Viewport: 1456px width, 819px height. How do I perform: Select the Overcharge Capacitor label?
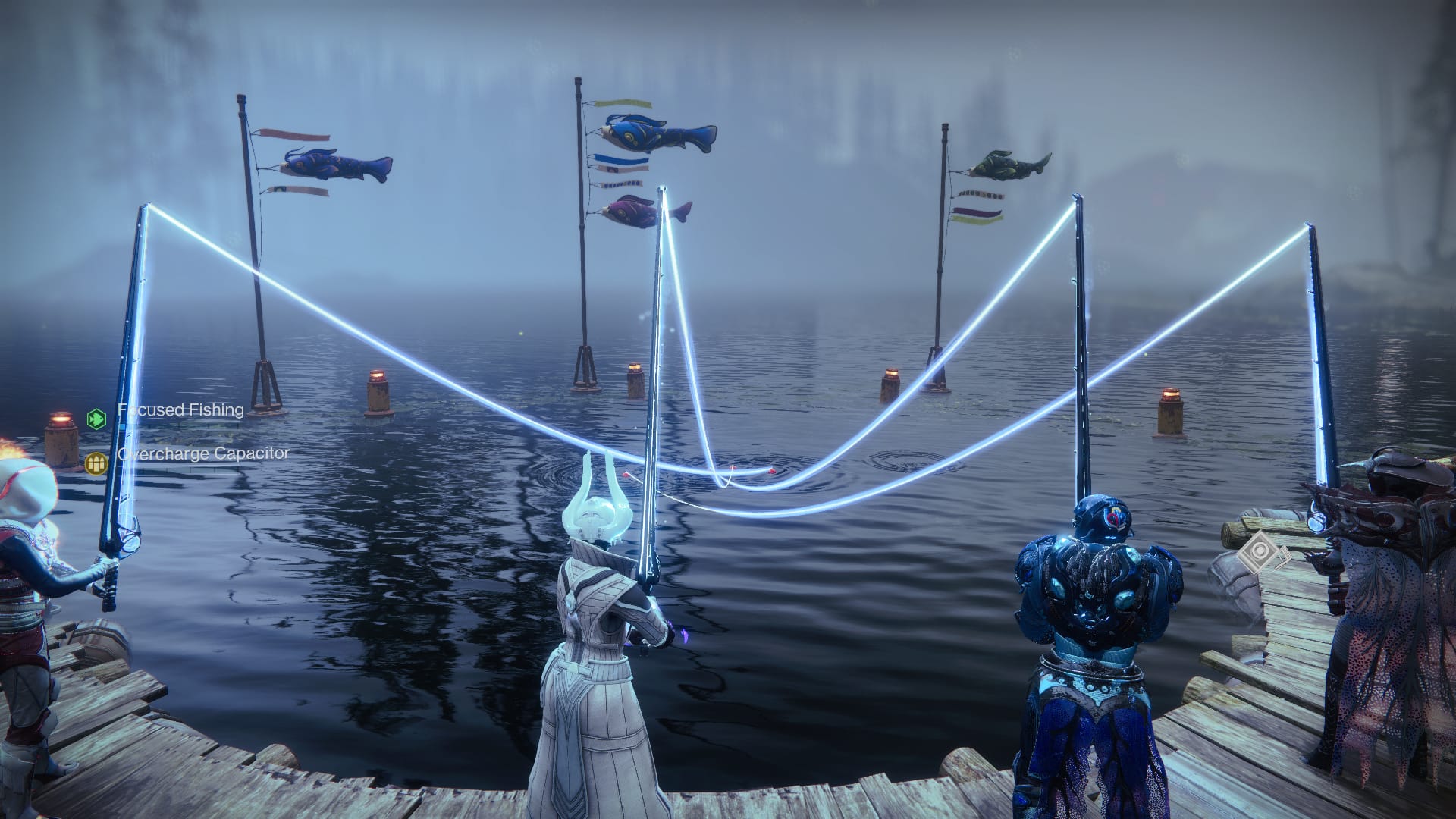(205, 455)
